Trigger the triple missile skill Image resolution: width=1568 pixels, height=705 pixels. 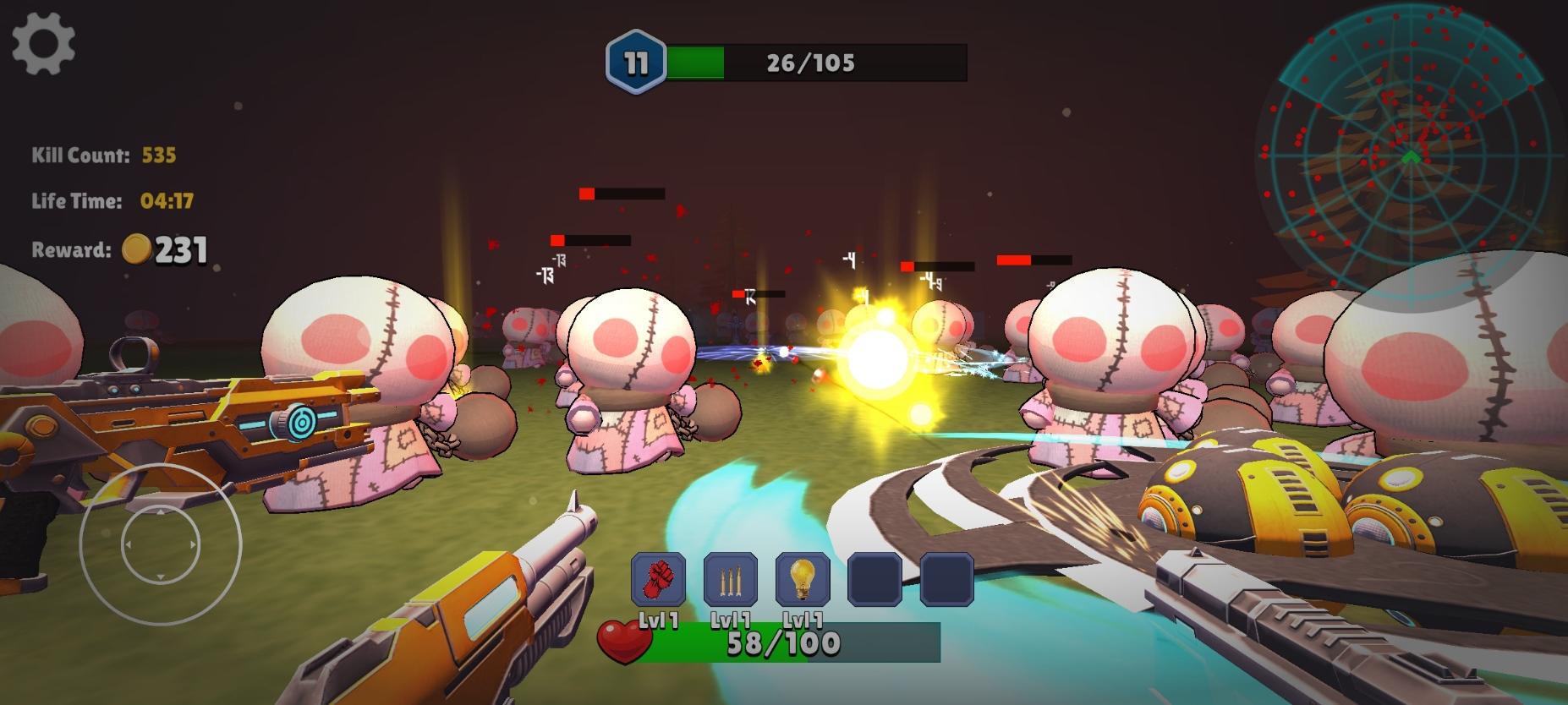pyautogui.click(x=731, y=579)
